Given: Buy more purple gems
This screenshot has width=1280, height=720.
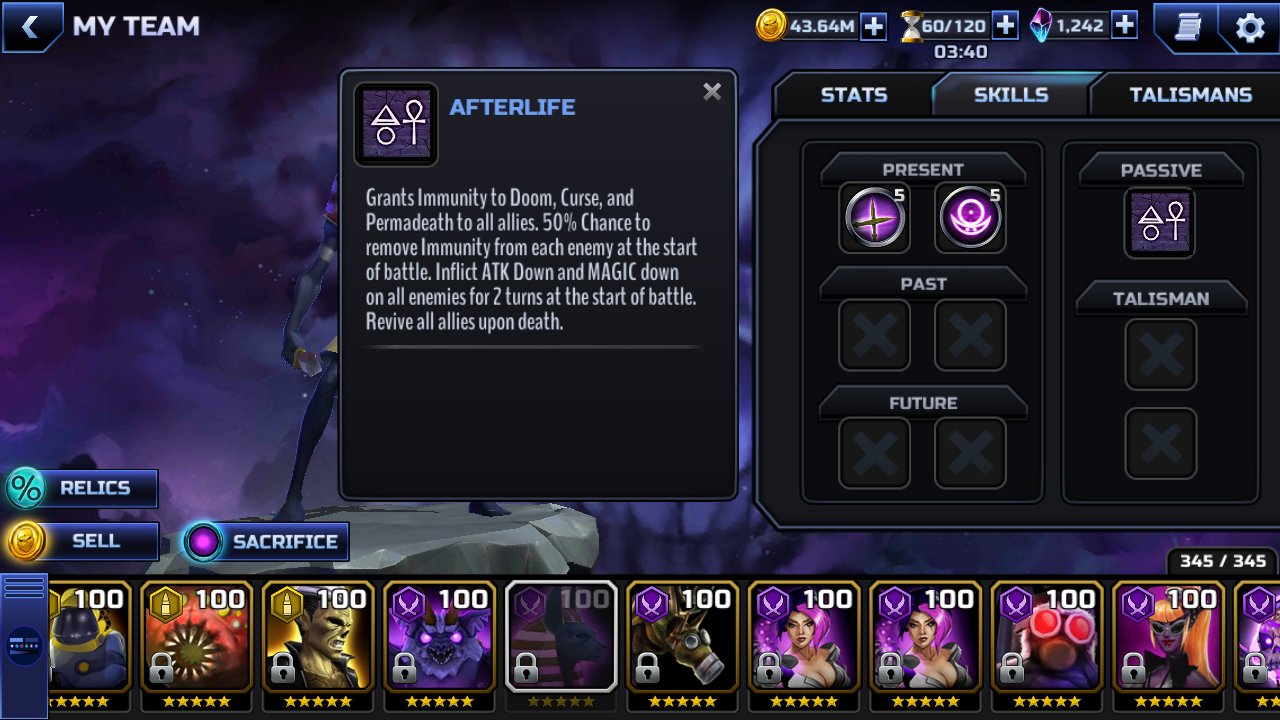Looking at the screenshot, I should [1124, 25].
